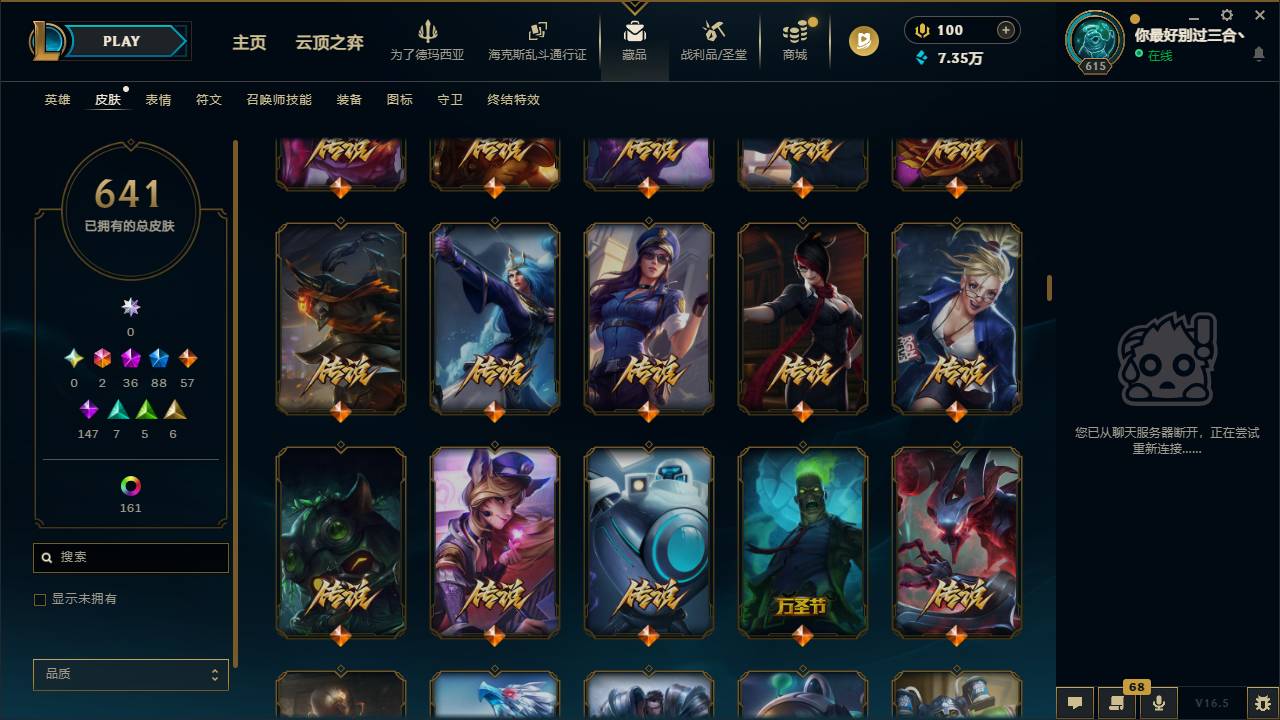
Task: Open the 为了德玛西亚 event page
Action: coord(429,40)
